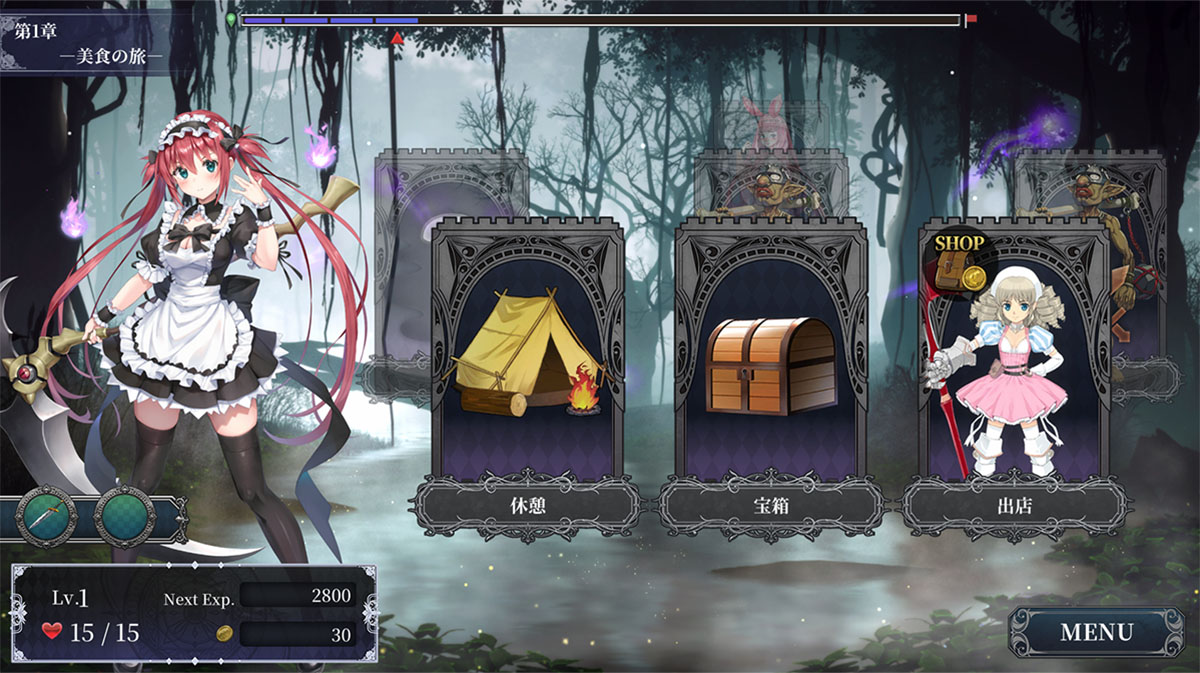Select the 宝箱 treasure chest card
Image resolution: width=1200 pixels, height=673 pixels.
(771, 370)
